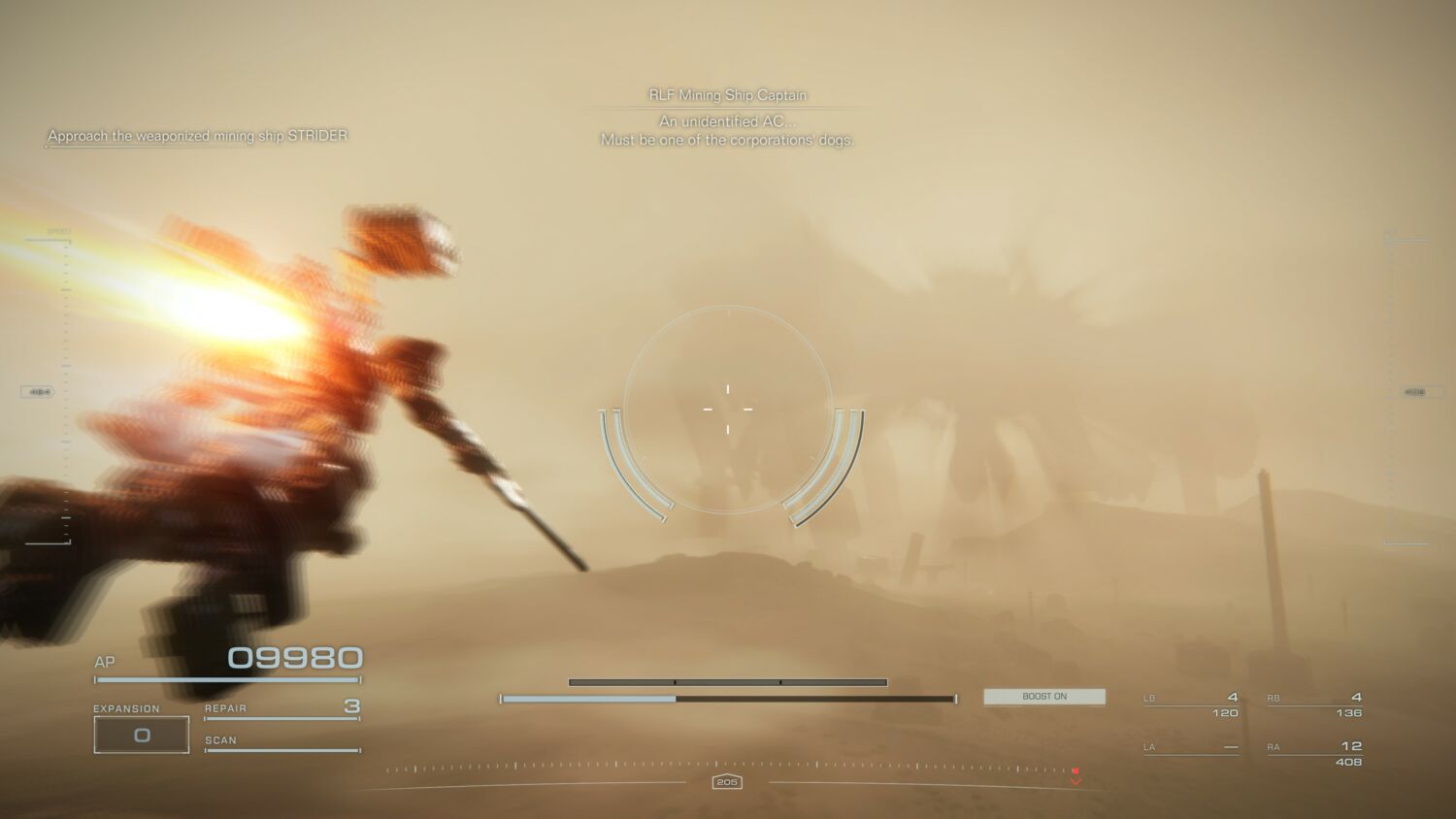The height and width of the screenshot is (819, 1456).
Task: Select the compass heading 205 marker
Action: tap(726, 783)
